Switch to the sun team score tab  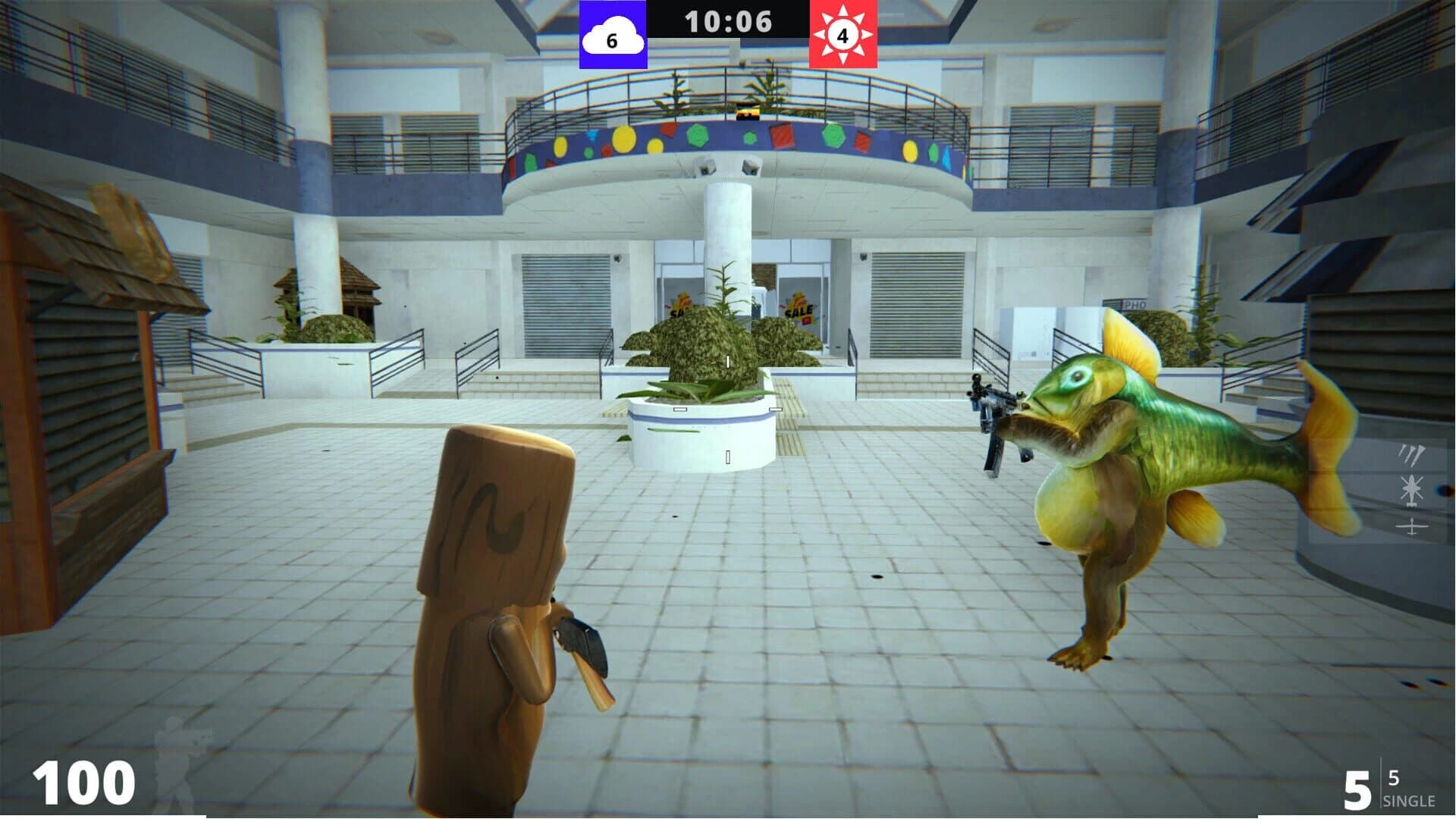tap(844, 34)
